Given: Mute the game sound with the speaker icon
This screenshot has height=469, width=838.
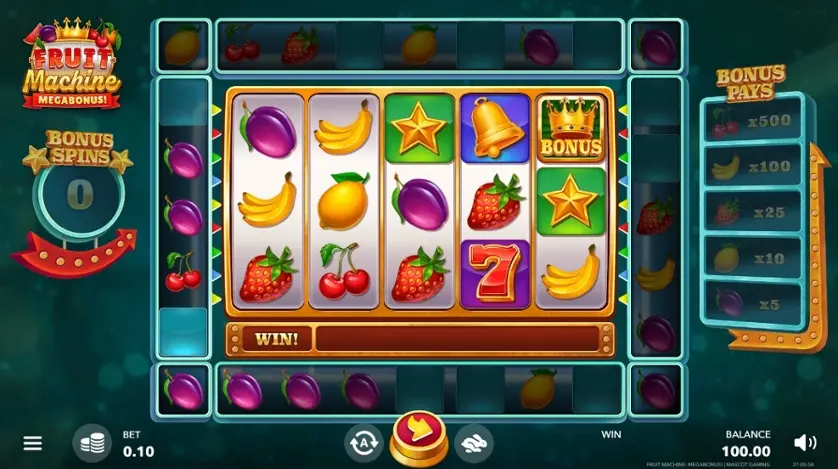Looking at the screenshot, I should pos(804,441).
